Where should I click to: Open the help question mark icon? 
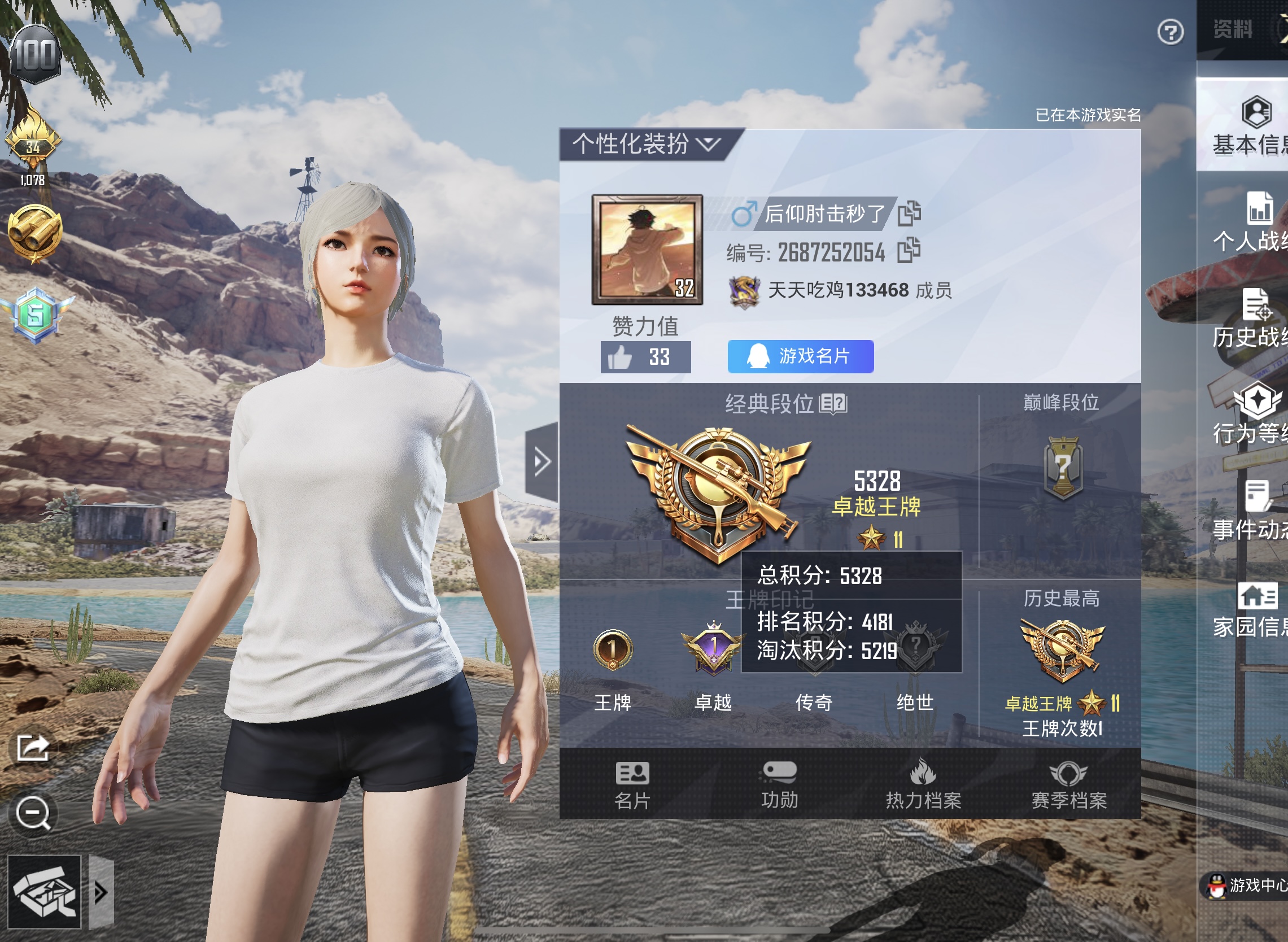[x=1170, y=32]
